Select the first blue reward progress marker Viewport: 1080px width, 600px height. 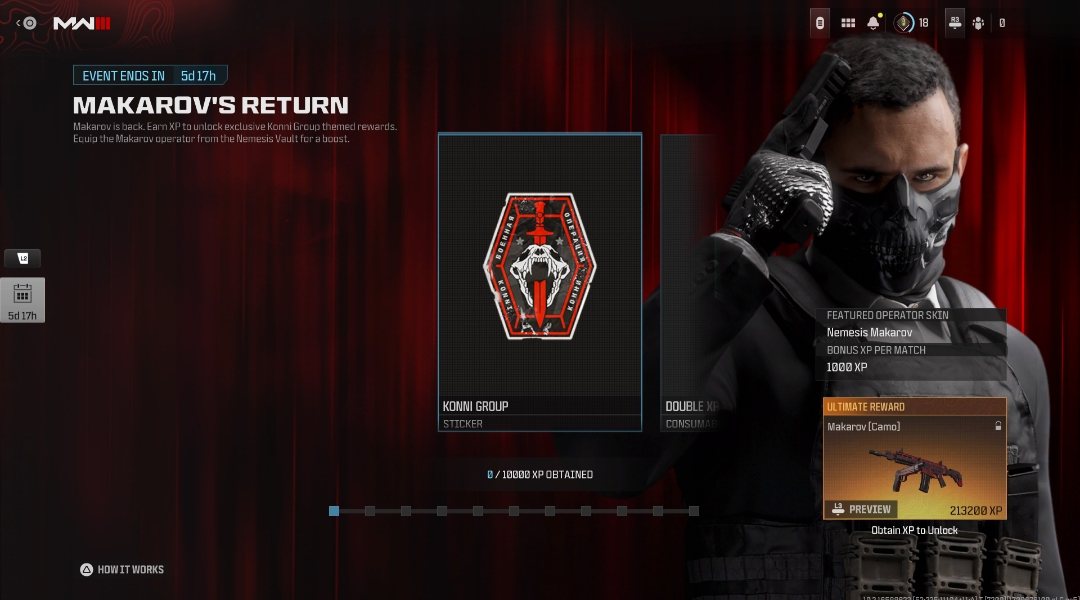click(334, 511)
